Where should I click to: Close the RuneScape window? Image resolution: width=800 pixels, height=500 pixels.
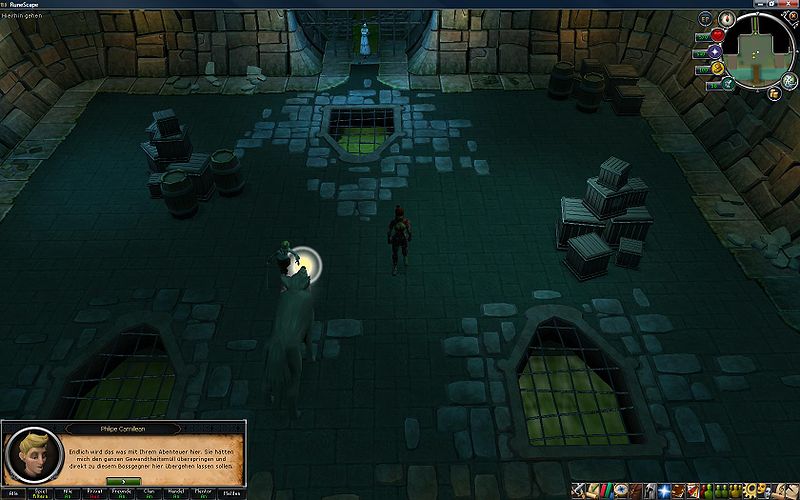click(791, 4)
